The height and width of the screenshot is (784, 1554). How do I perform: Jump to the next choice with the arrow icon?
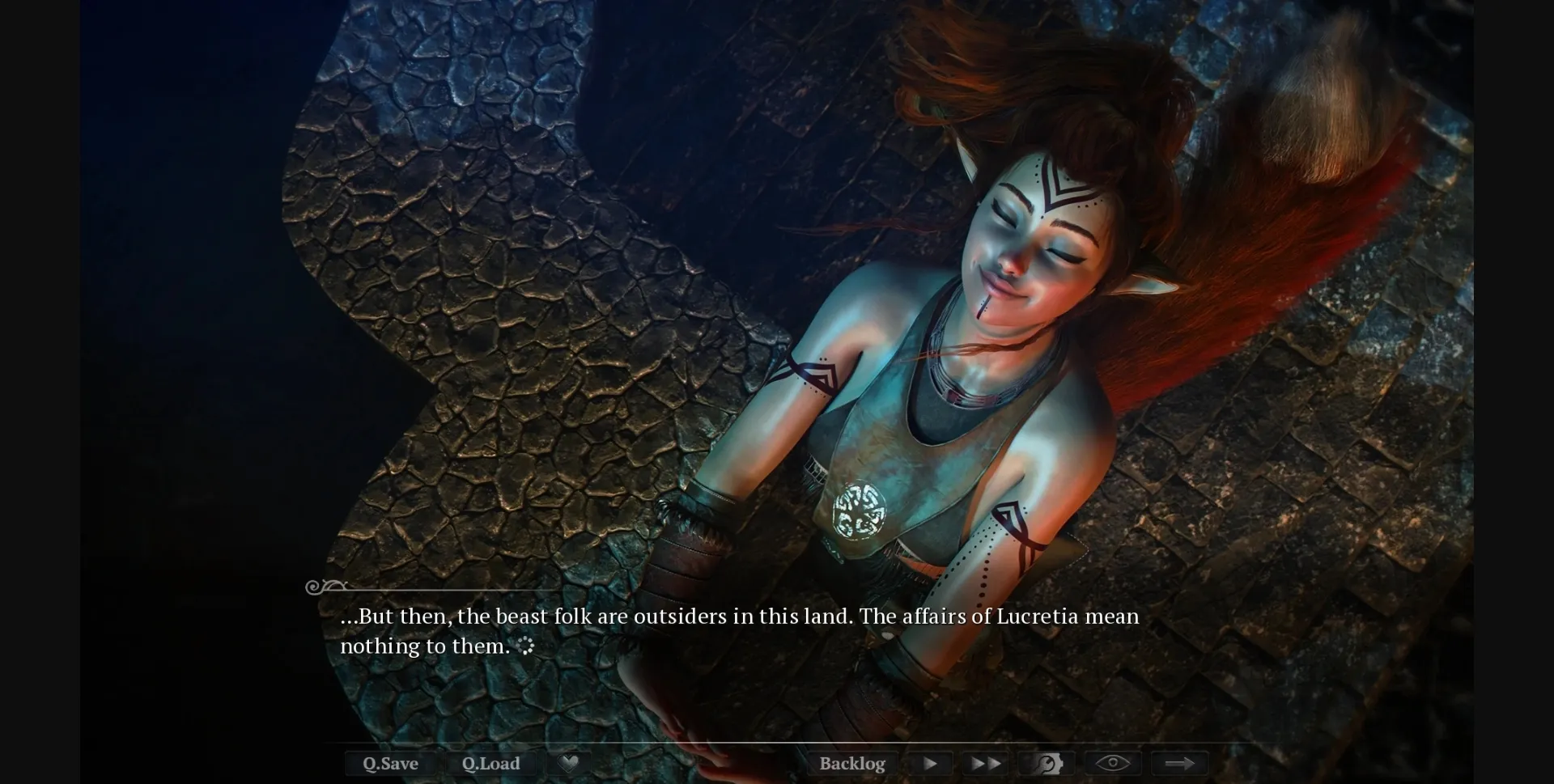(1180, 763)
